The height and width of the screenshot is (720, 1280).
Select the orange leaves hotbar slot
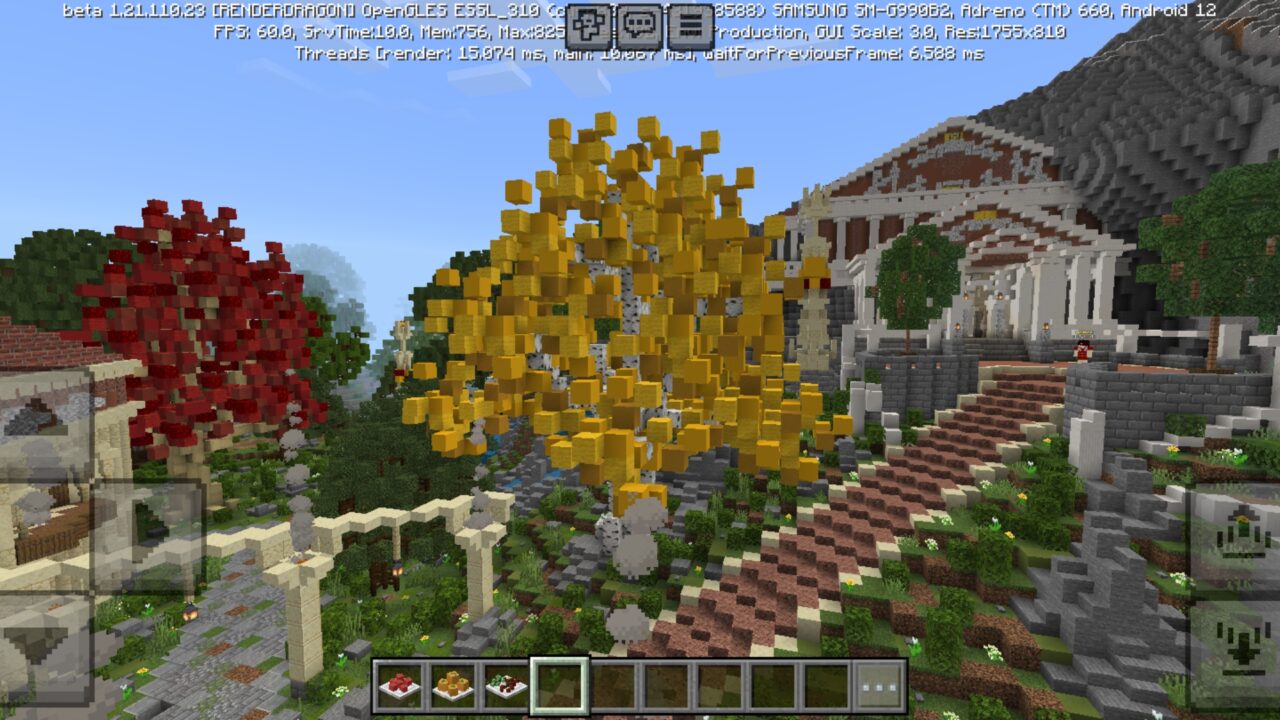[x=453, y=685]
